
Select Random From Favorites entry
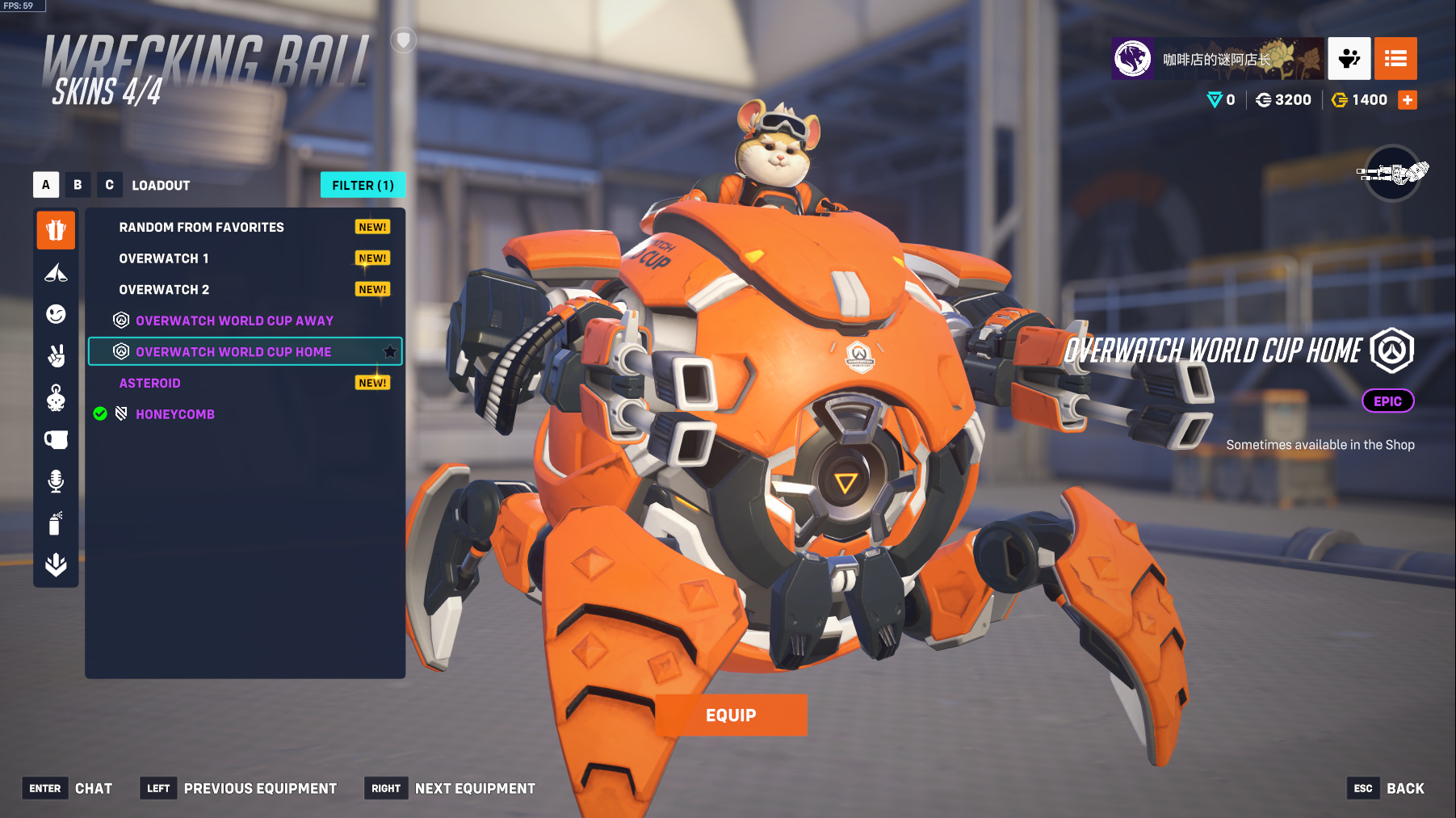(x=202, y=228)
